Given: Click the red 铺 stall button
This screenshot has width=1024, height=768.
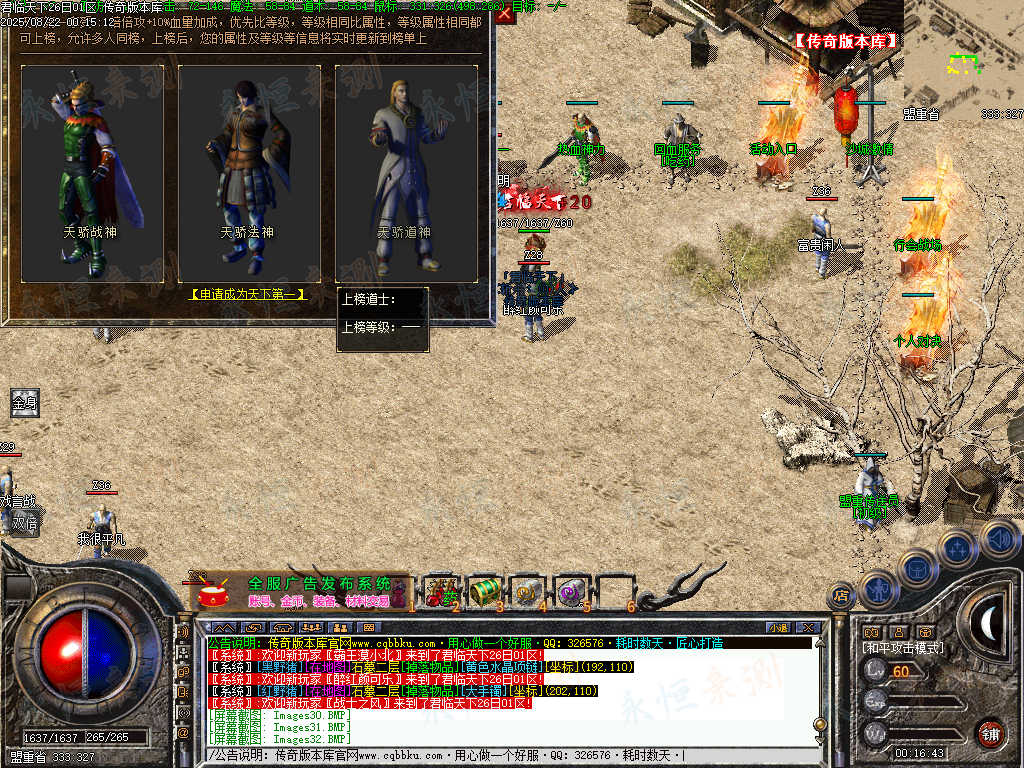Looking at the screenshot, I should [991, 733].
